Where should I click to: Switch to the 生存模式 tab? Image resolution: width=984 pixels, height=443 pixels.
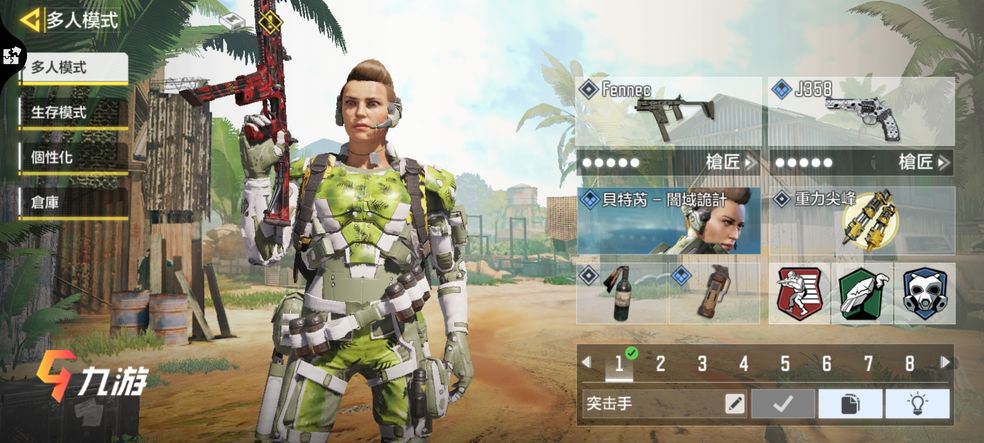point(73,112)
